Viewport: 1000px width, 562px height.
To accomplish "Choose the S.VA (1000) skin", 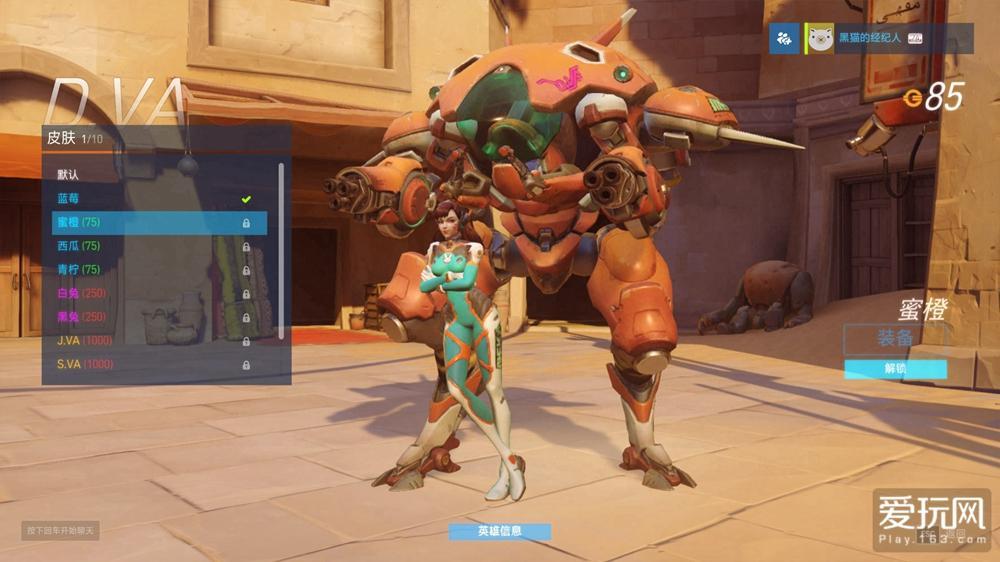I will [x=150, y=365].
